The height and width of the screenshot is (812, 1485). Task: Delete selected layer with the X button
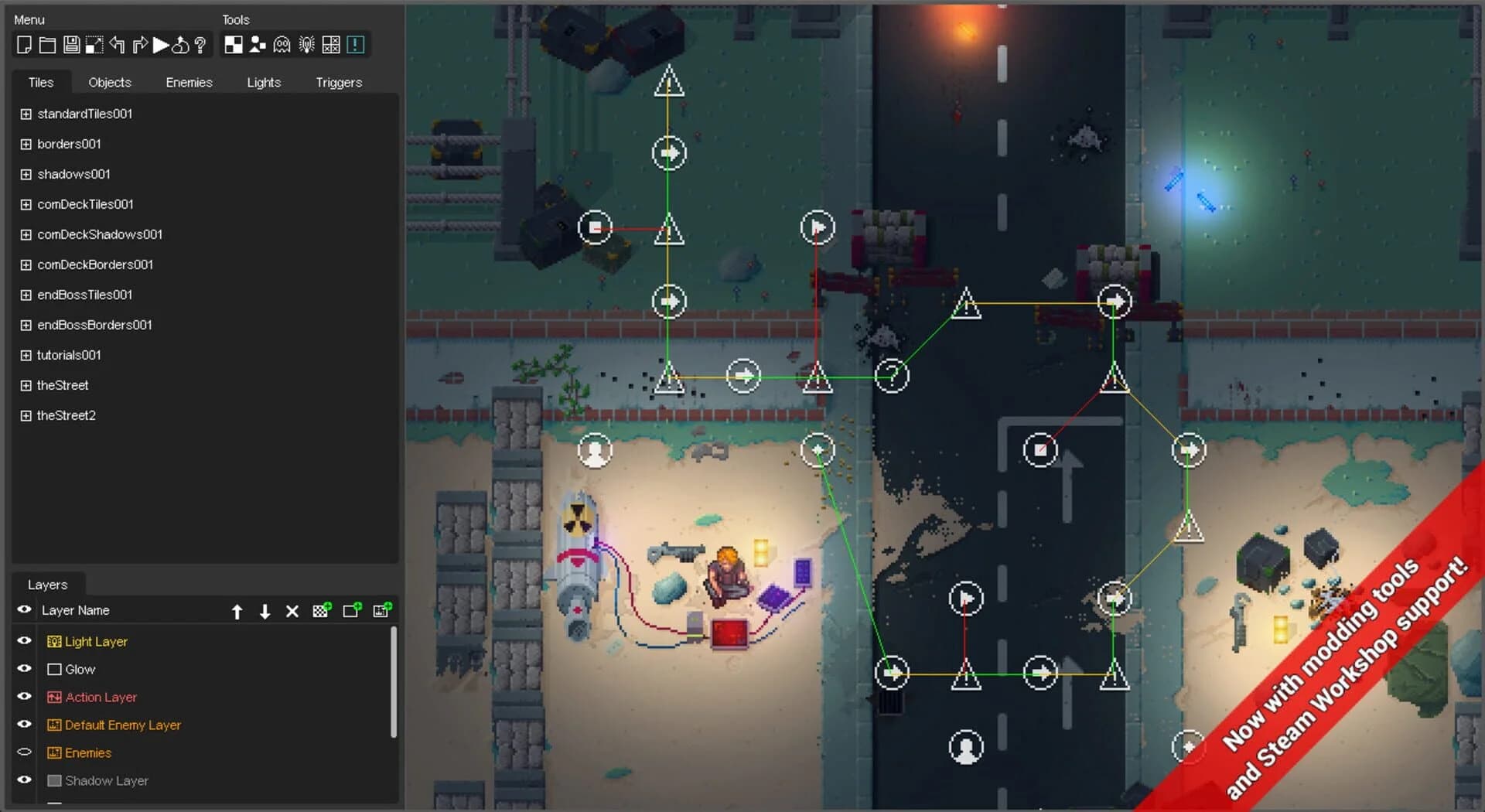292,610
